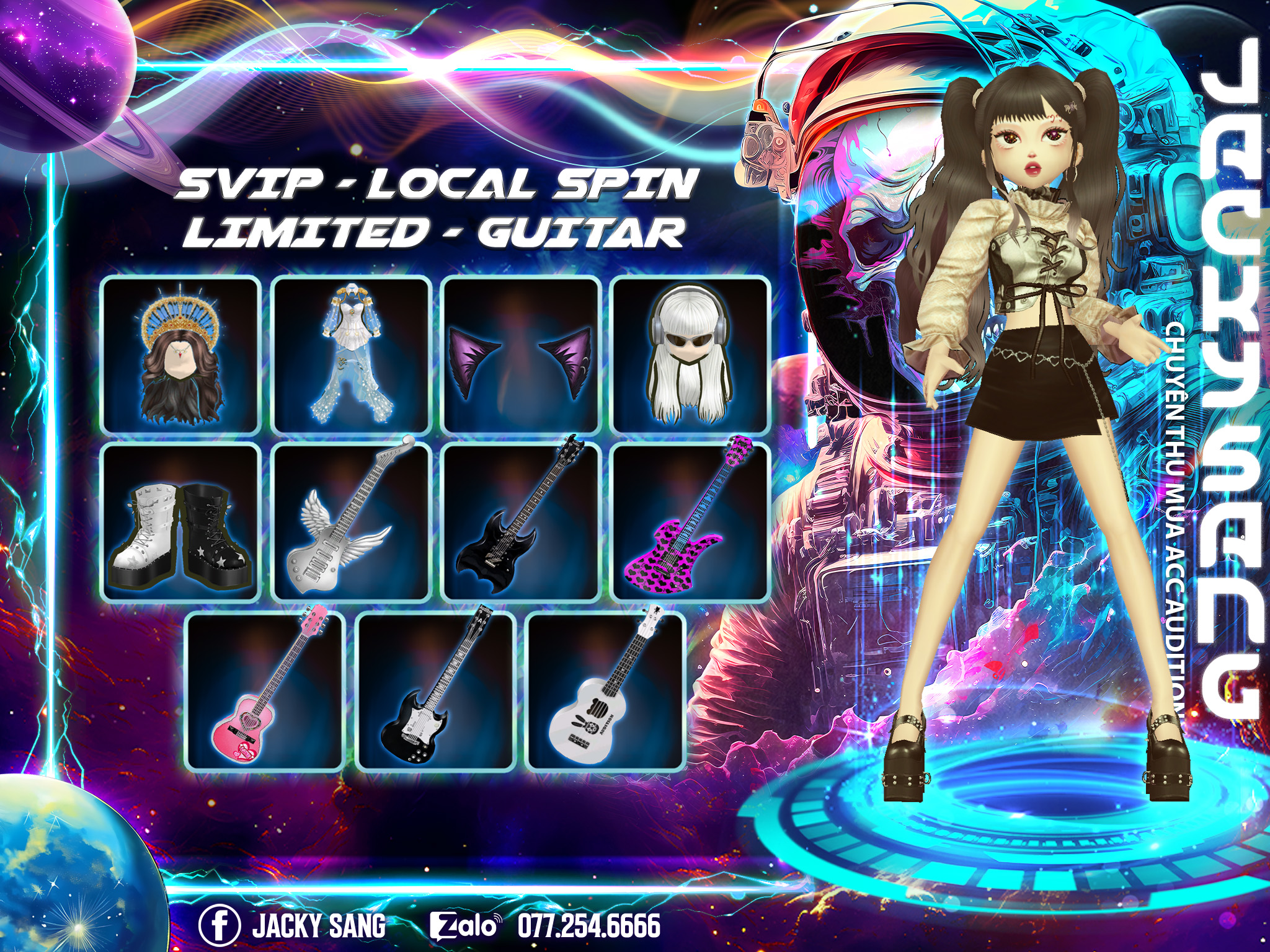Pick the white hair with headphones
Screen dimensions: 1270x952
click(691, 355)
